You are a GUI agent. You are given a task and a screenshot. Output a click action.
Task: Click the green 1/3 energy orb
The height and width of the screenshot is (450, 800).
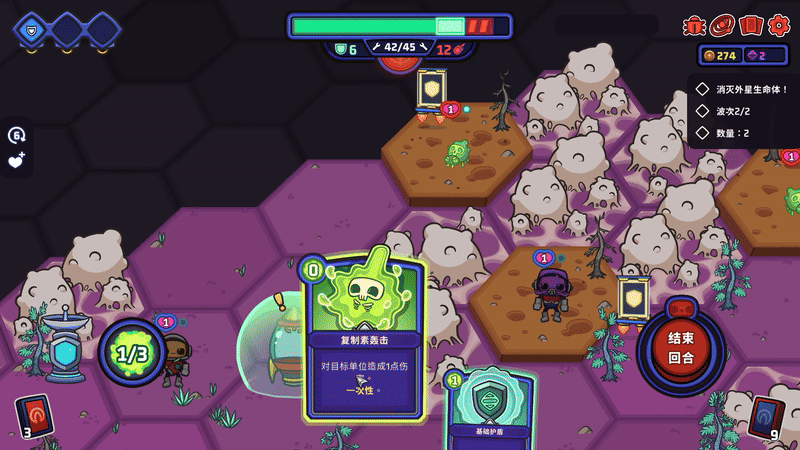[131, 353]
